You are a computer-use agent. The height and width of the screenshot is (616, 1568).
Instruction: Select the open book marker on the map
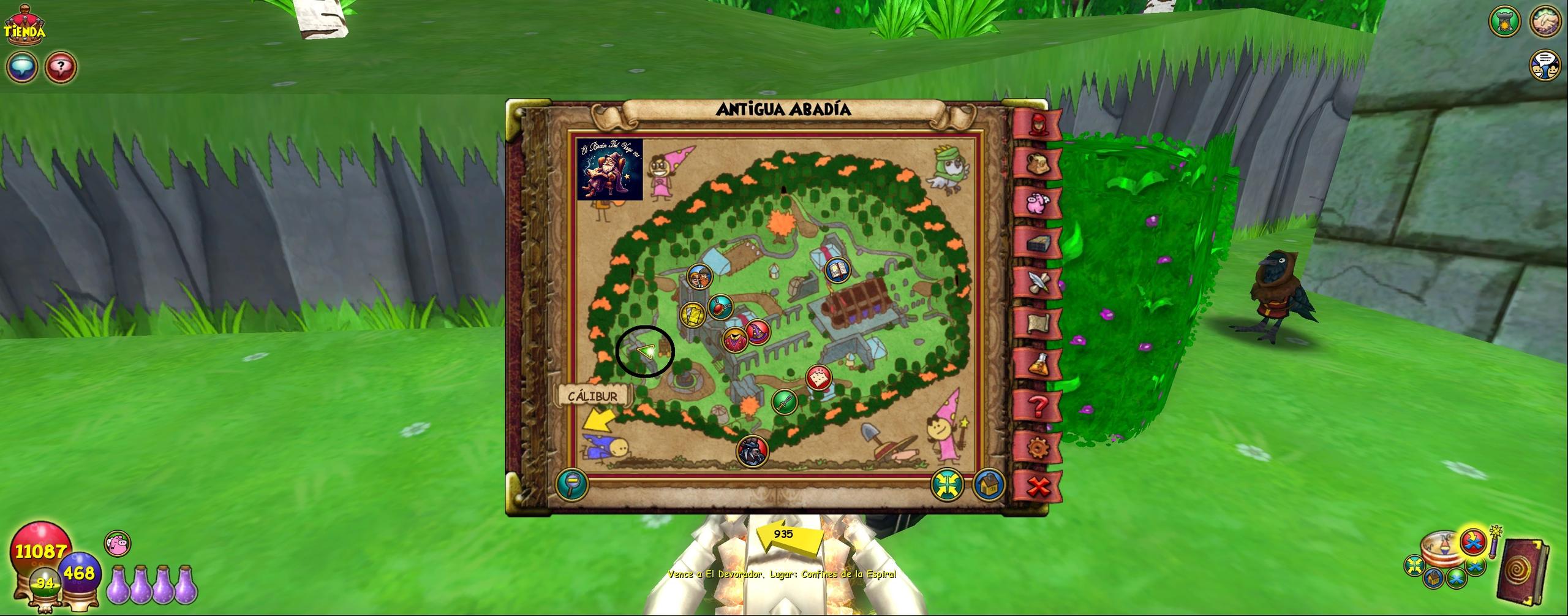pyautogui.click(x=837, y=270)
